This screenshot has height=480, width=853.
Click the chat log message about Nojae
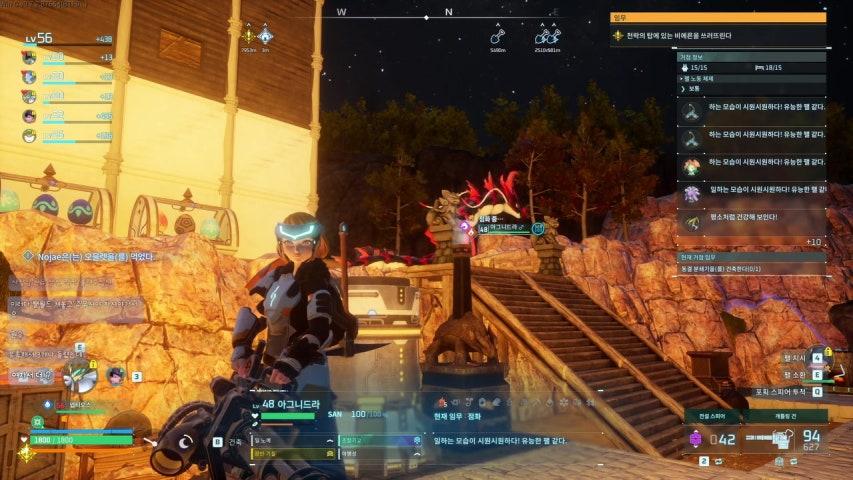click(x=90, y=257)
